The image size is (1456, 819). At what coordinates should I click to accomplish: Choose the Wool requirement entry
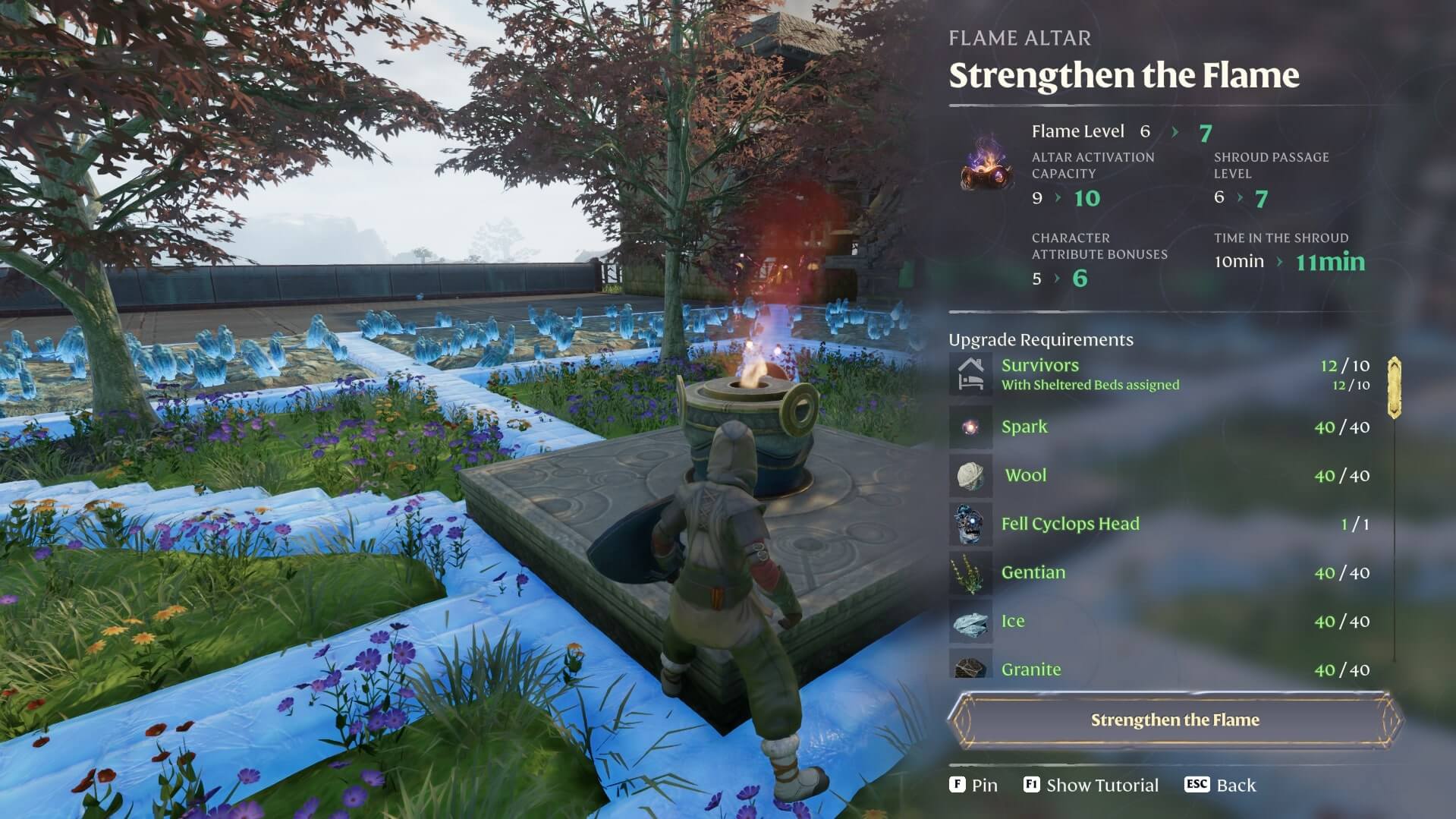1161,475
